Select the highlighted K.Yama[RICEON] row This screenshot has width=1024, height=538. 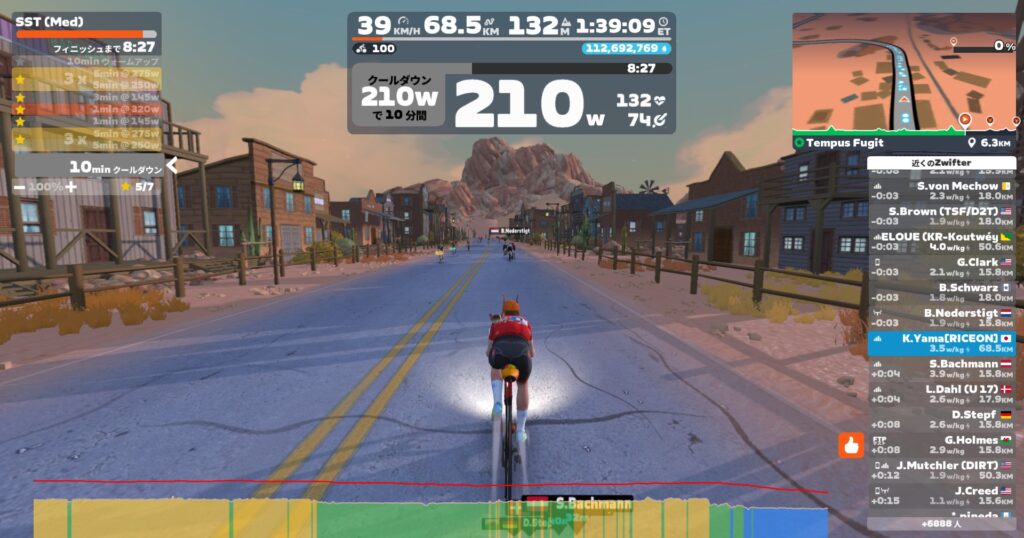click(x=942, y=343)
